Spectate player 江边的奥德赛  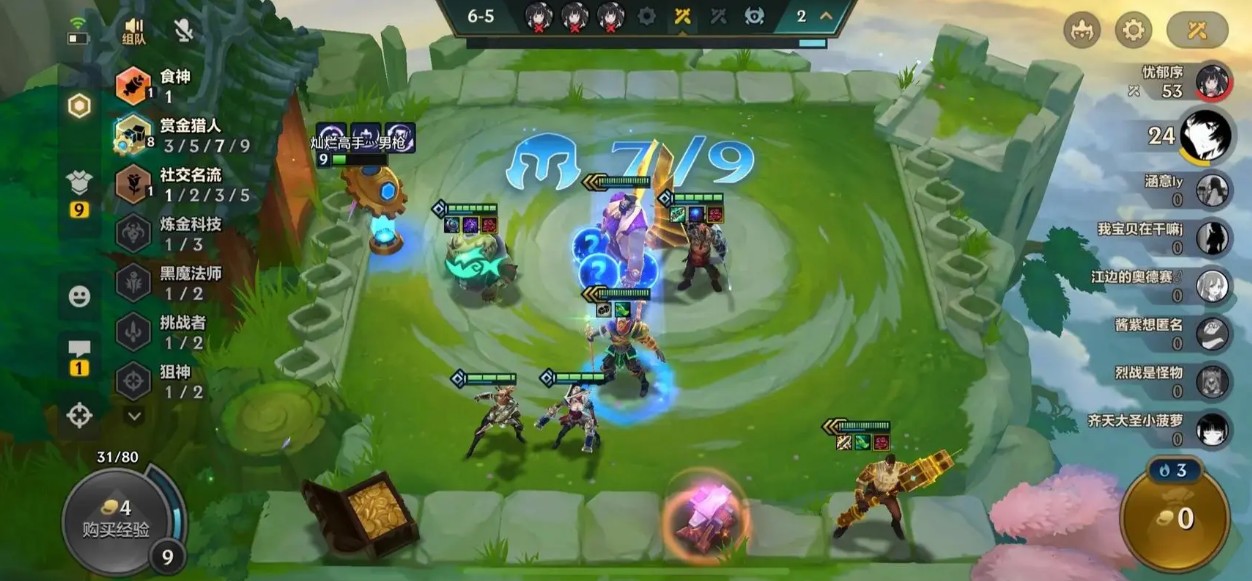point(1212,285)
